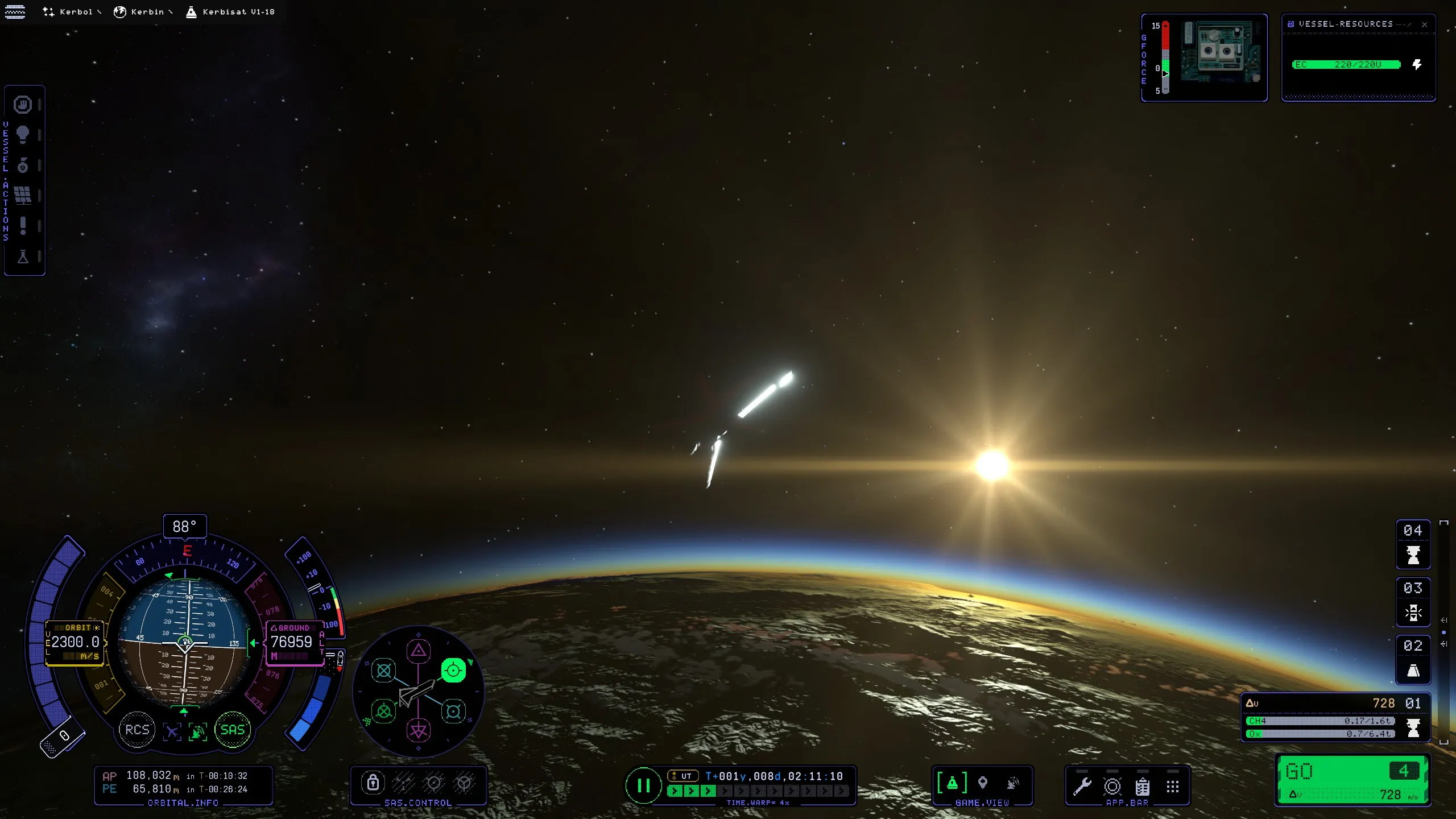Toggle the vessel brakes in Vessel Actions
The width and height of the screenshot is (1456, 819).
tap(23, 105)
